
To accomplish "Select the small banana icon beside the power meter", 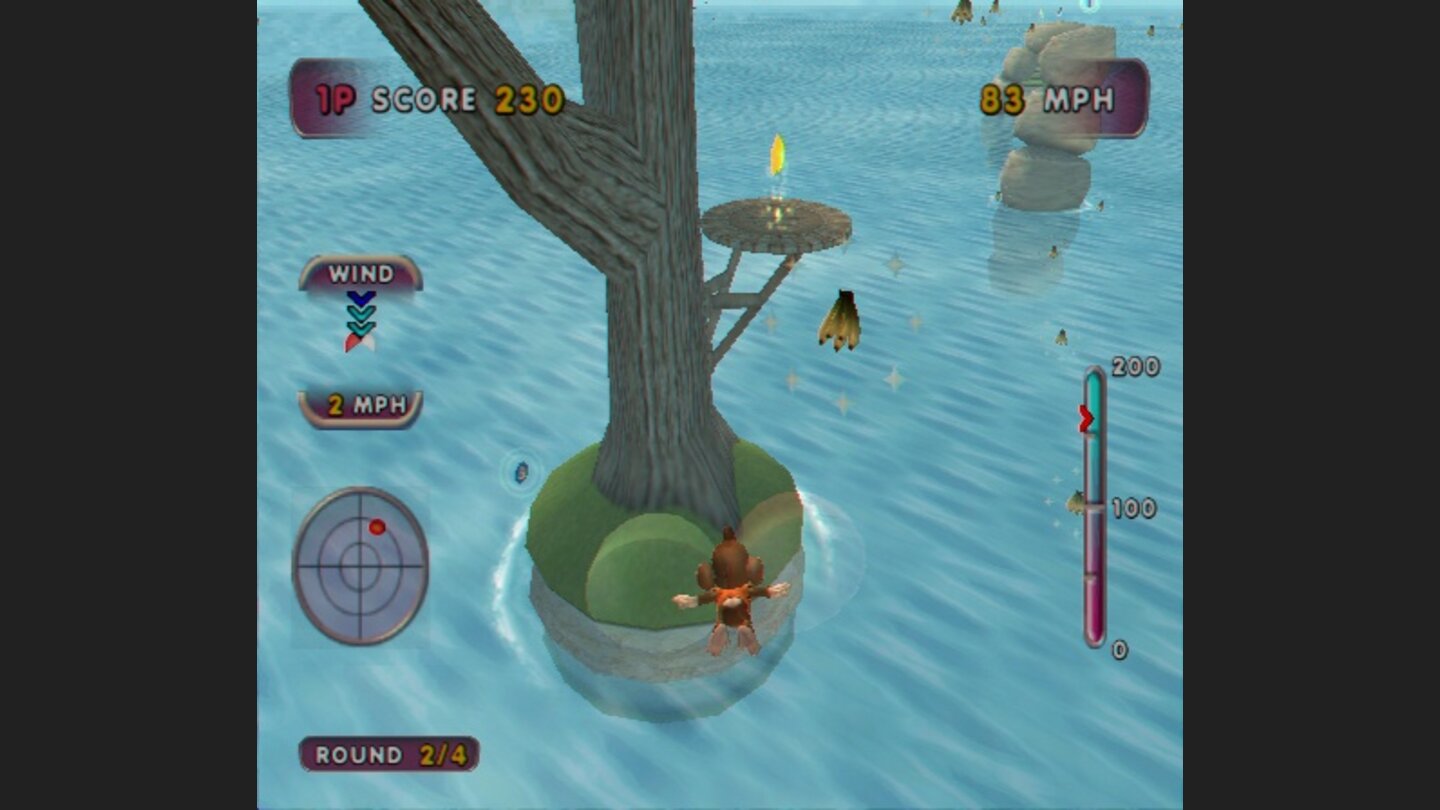I will [x=1076, y=500].
